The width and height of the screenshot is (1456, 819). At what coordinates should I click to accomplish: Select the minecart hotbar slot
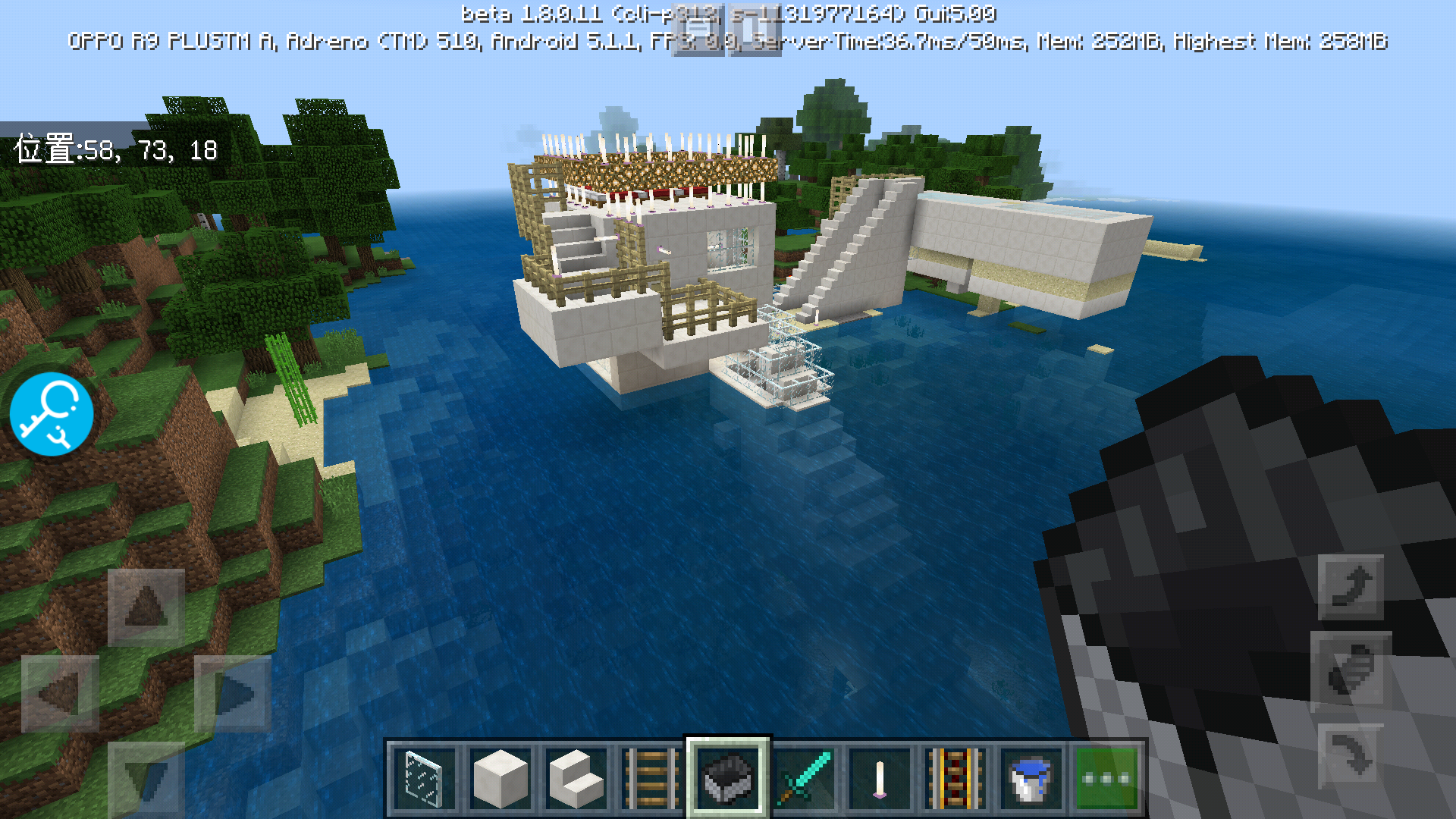pos(727,778)
